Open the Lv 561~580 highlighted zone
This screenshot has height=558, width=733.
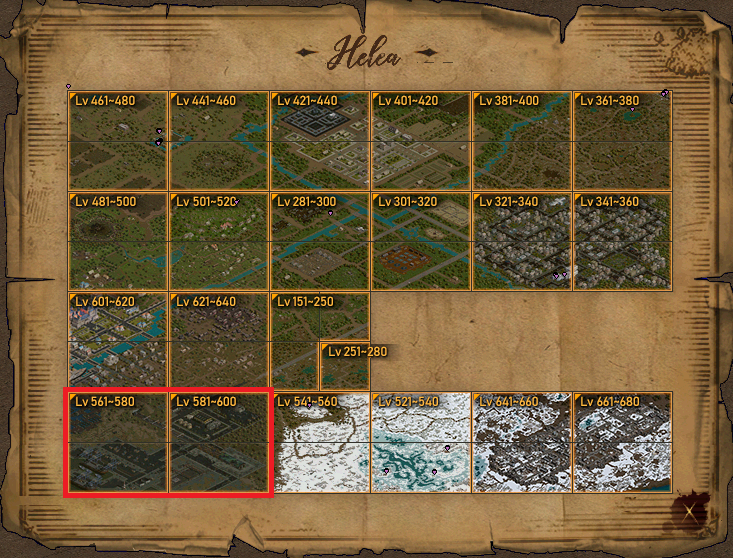point(118,442)
